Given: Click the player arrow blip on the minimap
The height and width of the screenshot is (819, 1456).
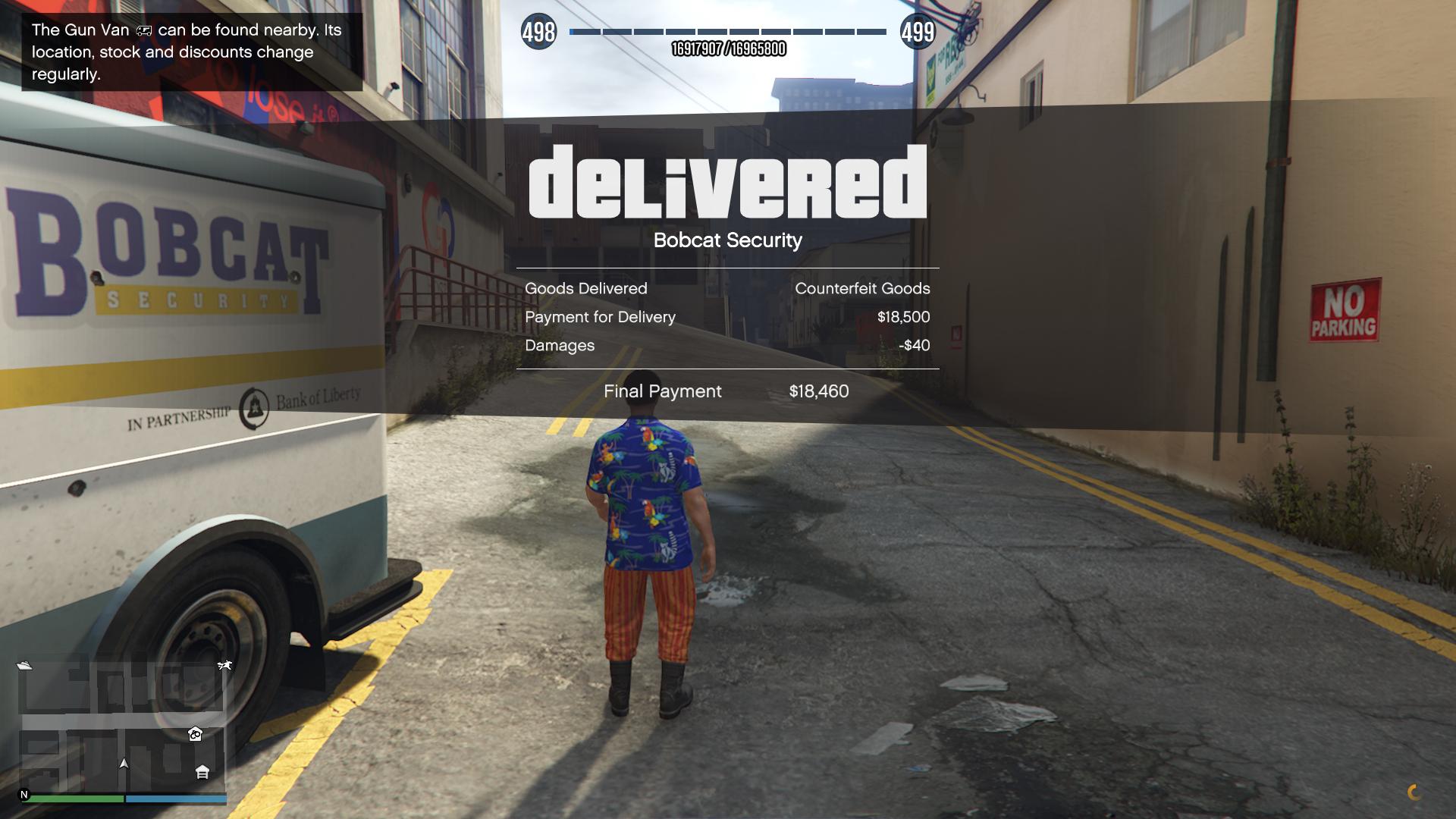Looking at the screenshot, I should tap(124, 764).
